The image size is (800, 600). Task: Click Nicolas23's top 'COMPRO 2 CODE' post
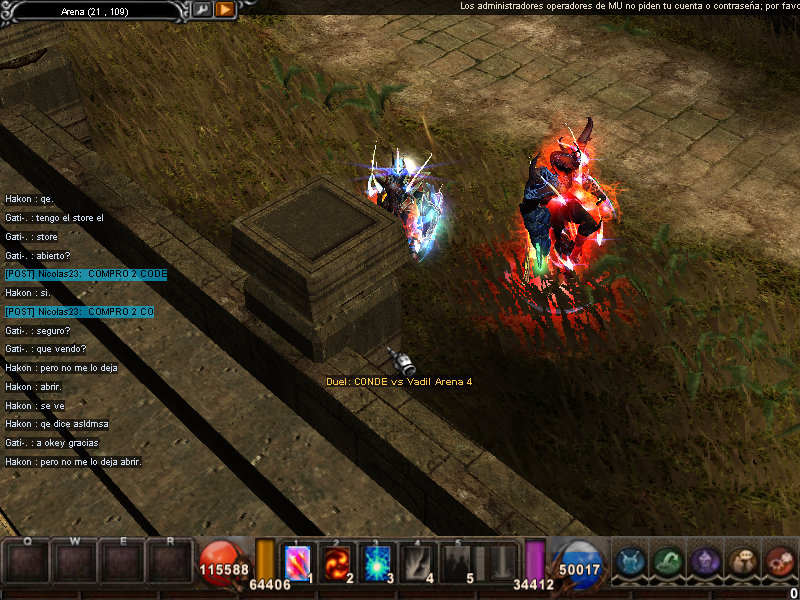click(86, 274)
